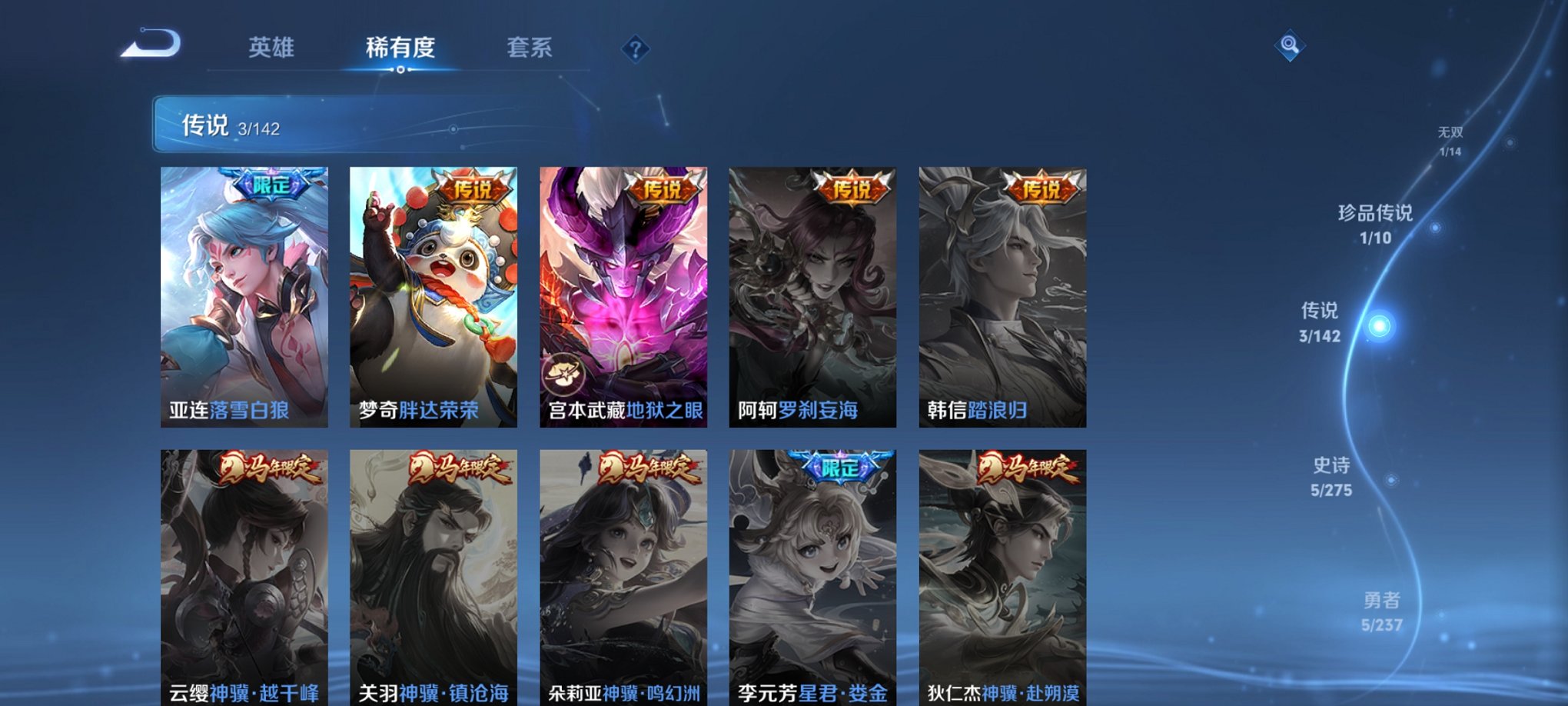This screenshot has width=1568, height=706.
Task: Open the help question mark icon
Action: tap(635, 50)
